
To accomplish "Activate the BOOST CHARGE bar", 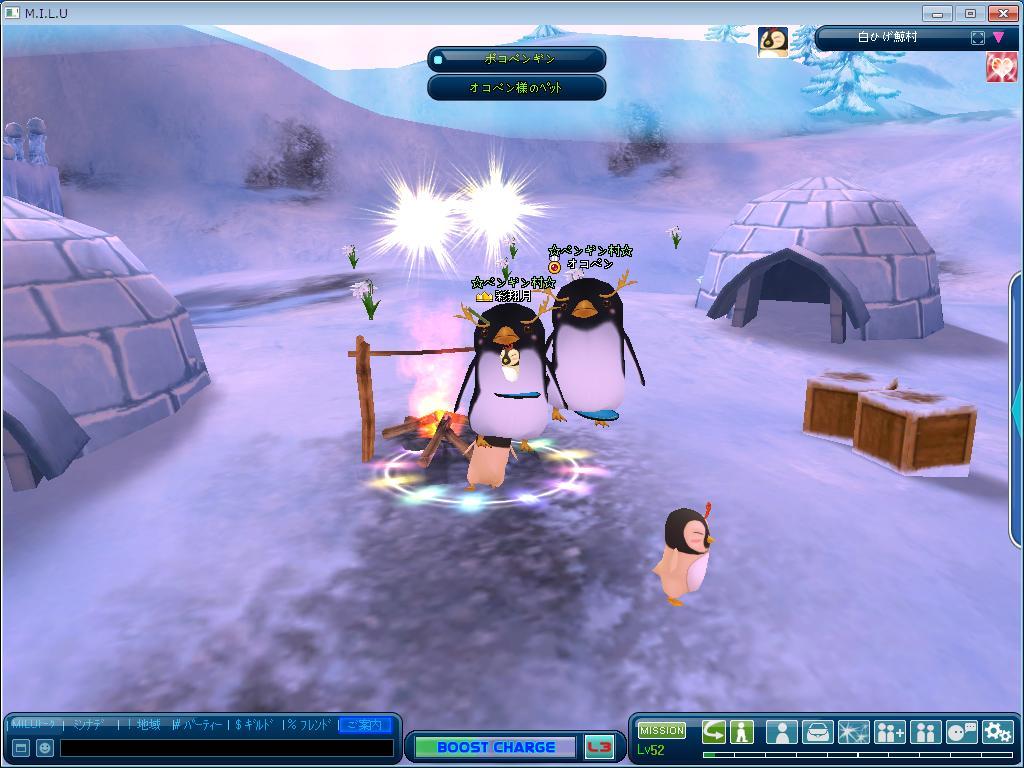I will click(x=495, y=747).
